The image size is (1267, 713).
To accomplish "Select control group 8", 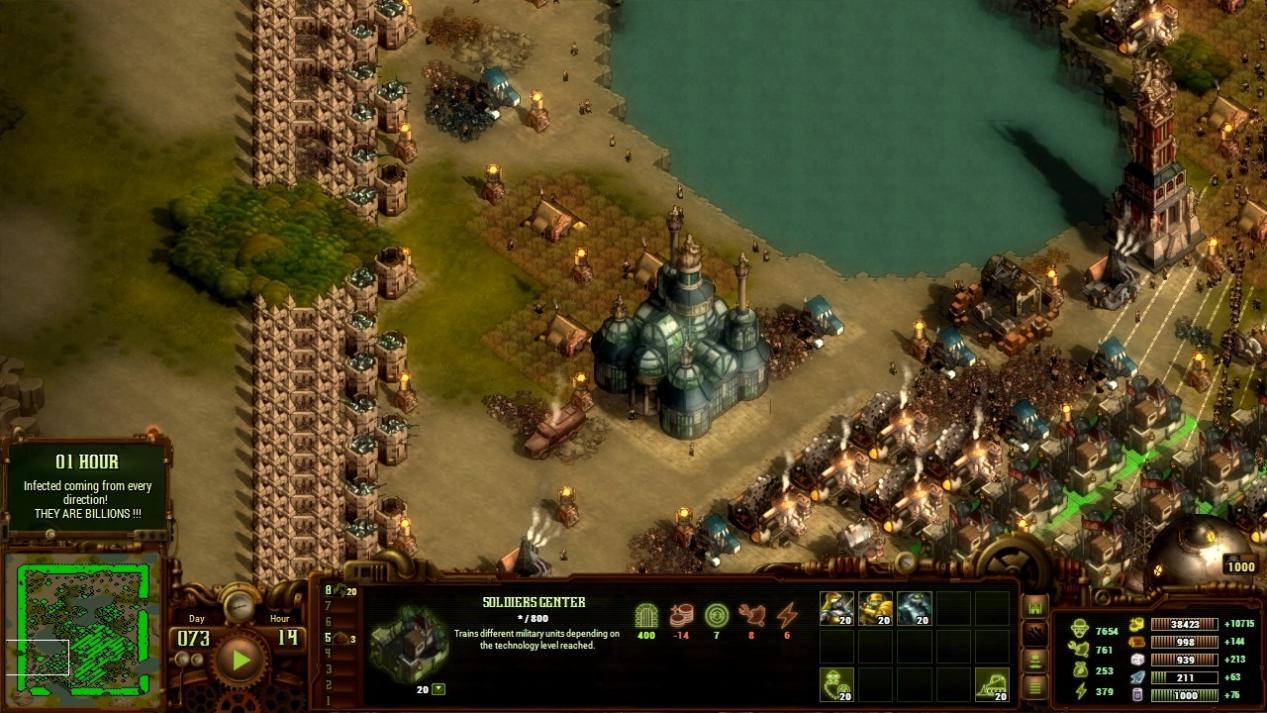I will pyautogui.click(x=328, y=590).
